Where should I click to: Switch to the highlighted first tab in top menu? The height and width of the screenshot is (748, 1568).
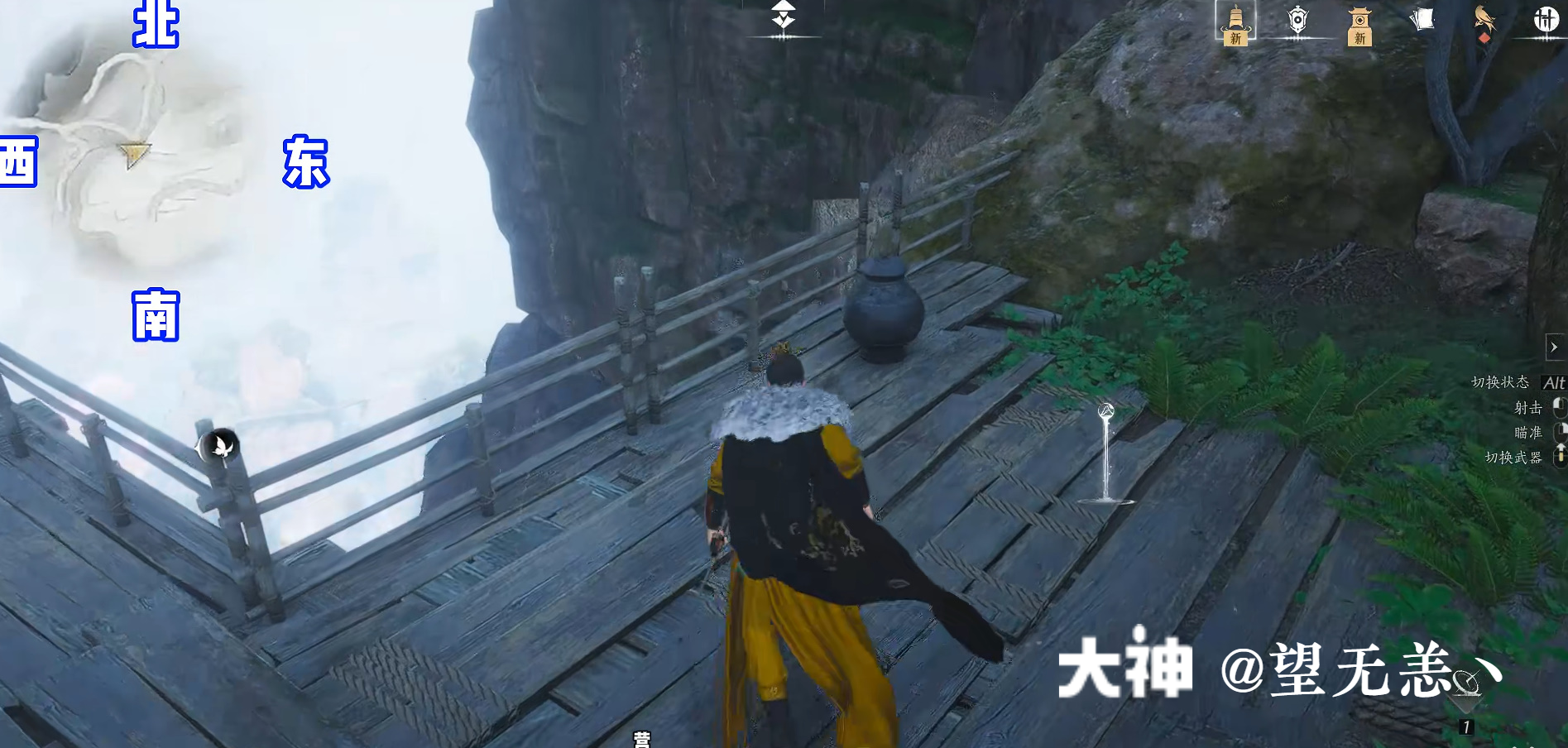click(x=1235, y=21)
